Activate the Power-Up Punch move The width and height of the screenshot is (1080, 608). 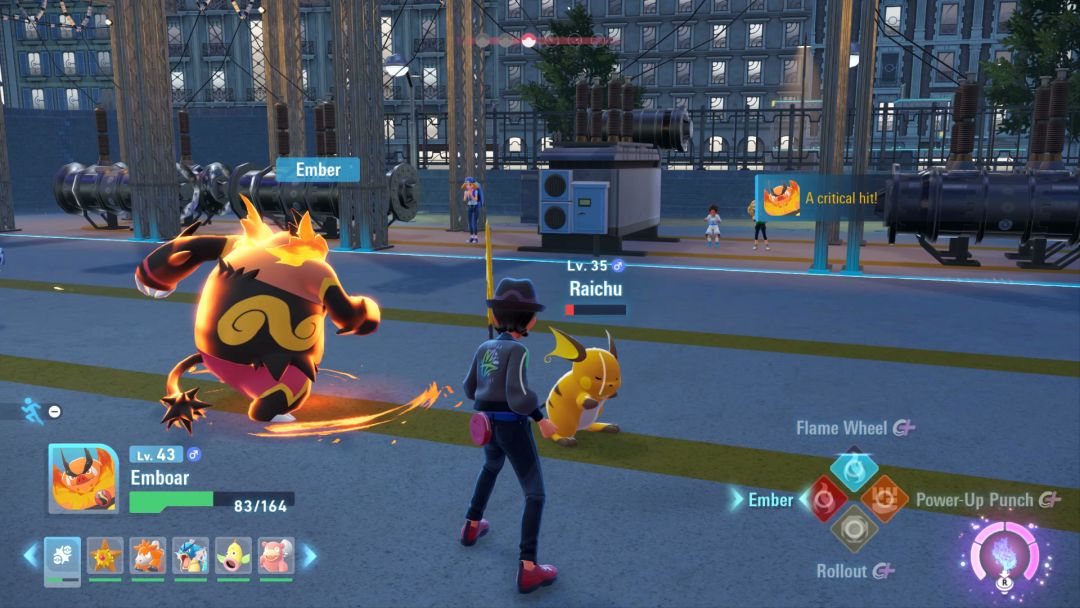tap(884, 499)
